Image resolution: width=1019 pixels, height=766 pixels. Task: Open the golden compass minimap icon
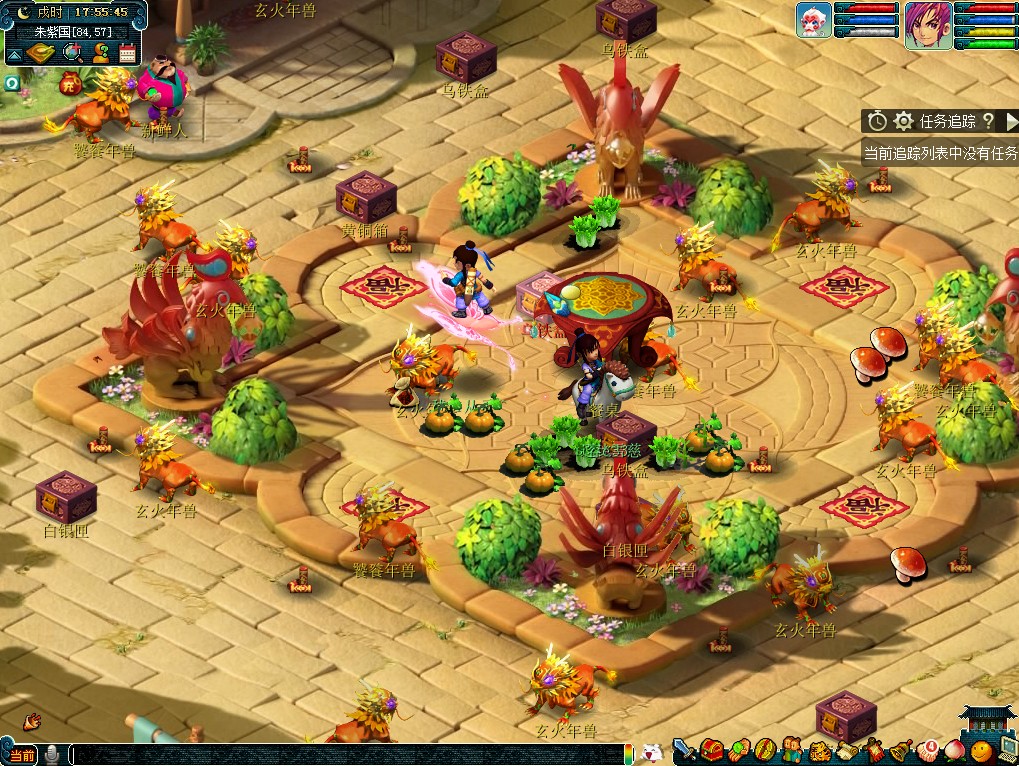tap(42, 54)
